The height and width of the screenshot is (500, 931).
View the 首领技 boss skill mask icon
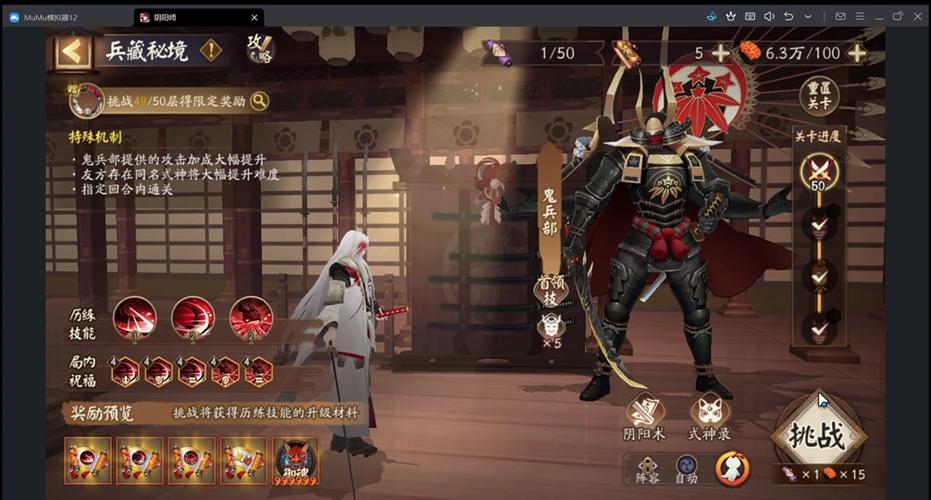click(x=551, y=326)
